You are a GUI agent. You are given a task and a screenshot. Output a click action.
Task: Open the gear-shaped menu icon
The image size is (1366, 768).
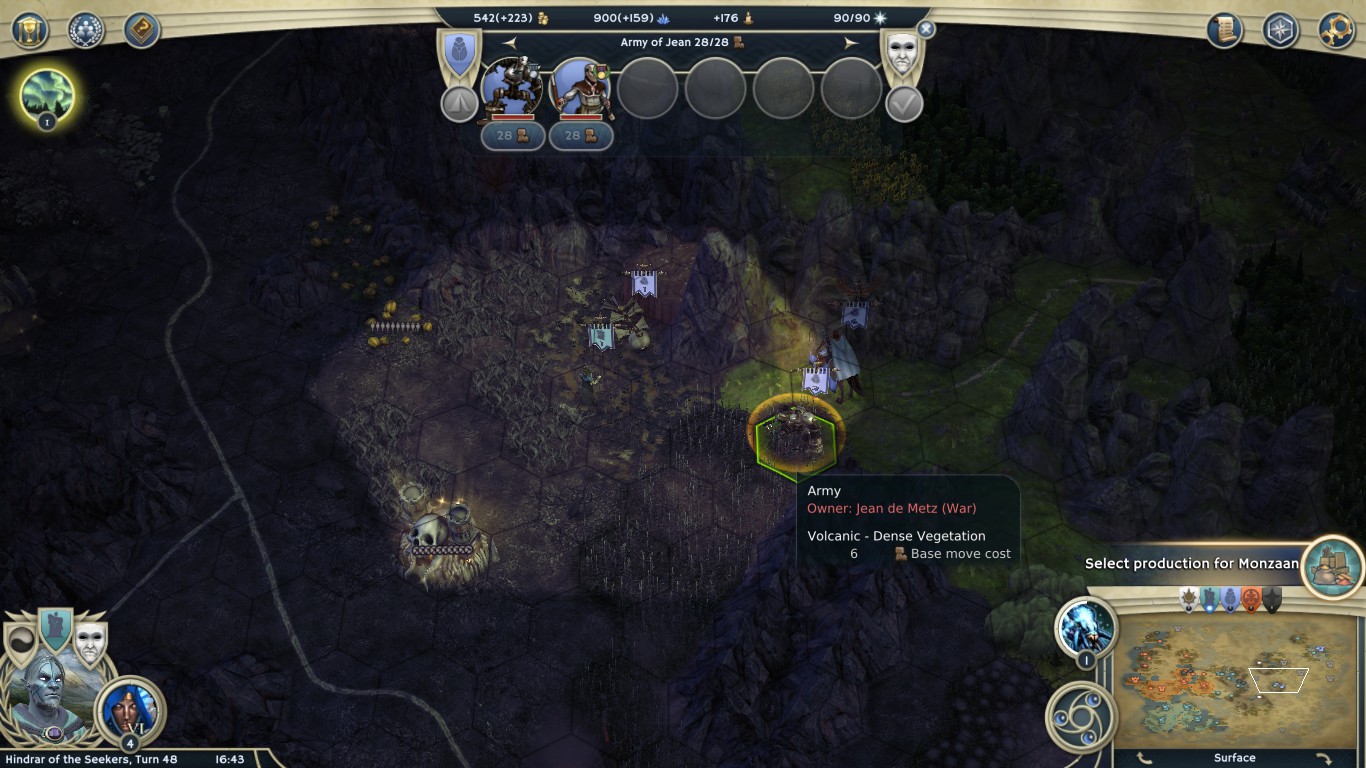tap(86, 29)
